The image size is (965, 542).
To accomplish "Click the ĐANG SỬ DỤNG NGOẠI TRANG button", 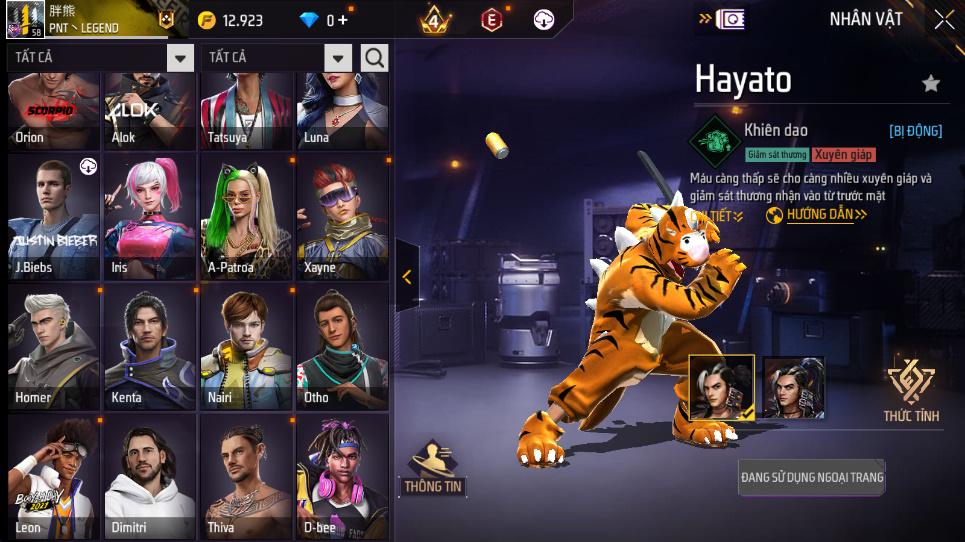I will (812, 477).
